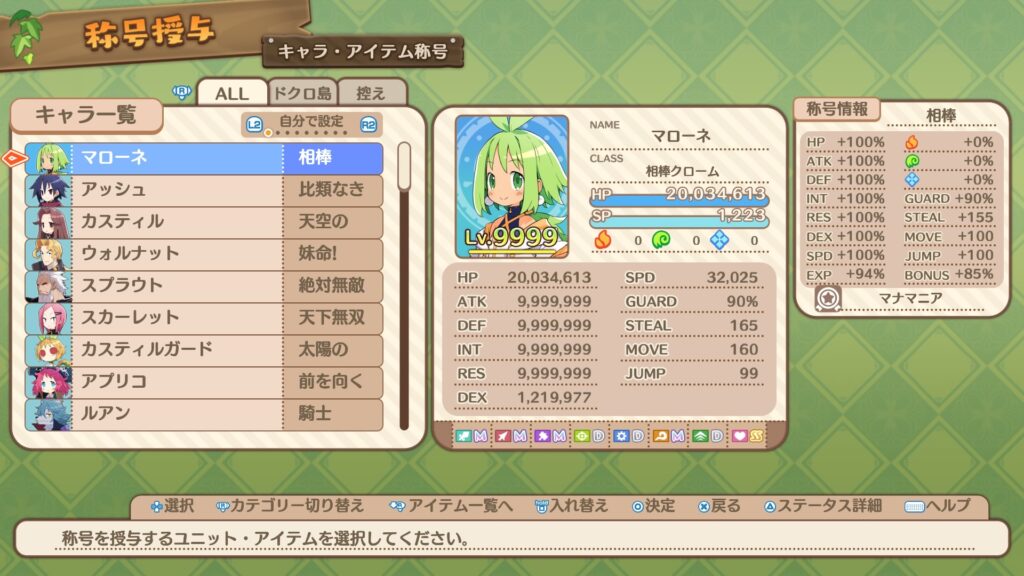
Task: Click マローネ's character portrait
Action: coord(512,186)
